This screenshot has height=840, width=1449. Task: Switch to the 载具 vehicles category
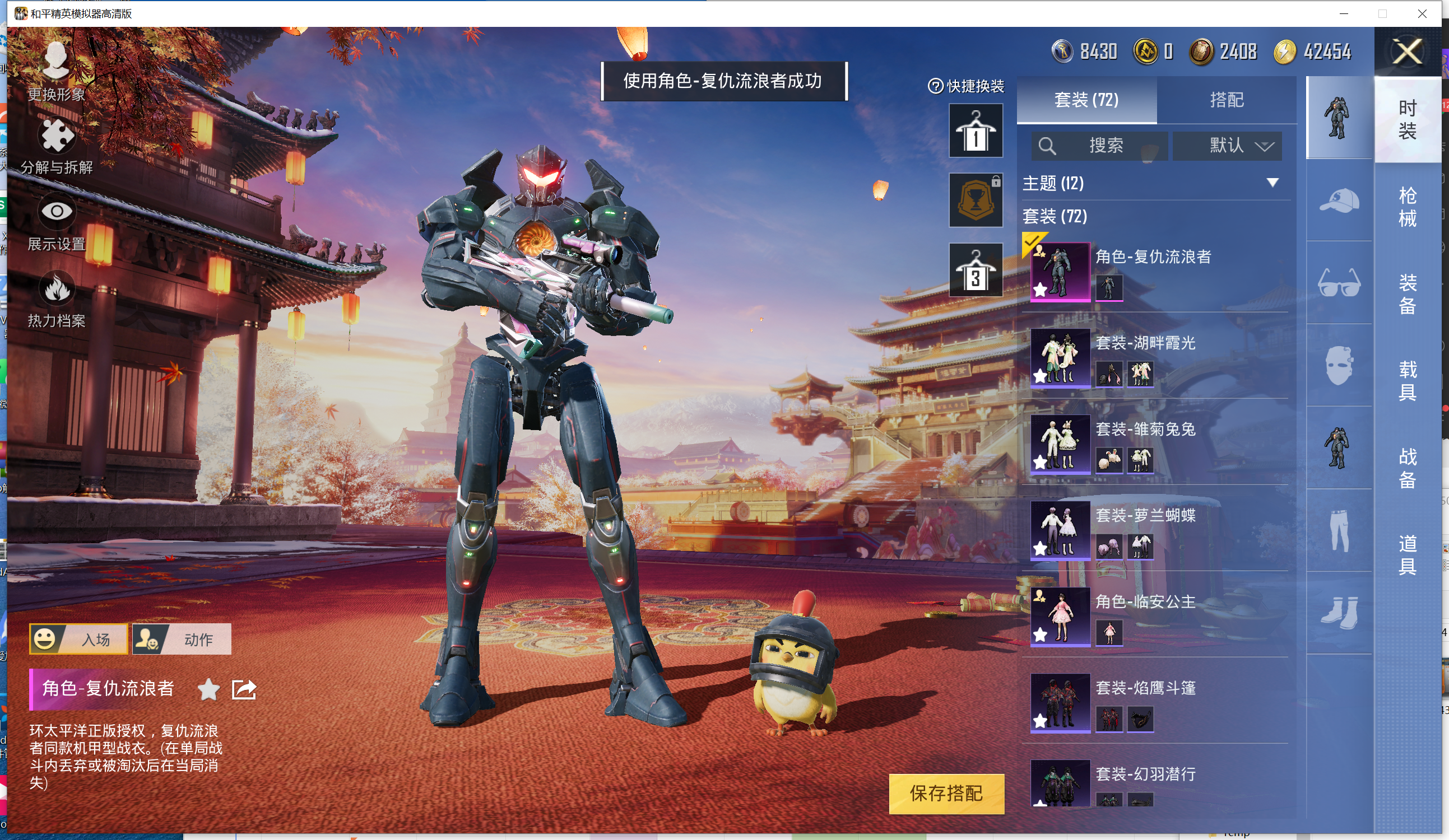click(1406, 380)
